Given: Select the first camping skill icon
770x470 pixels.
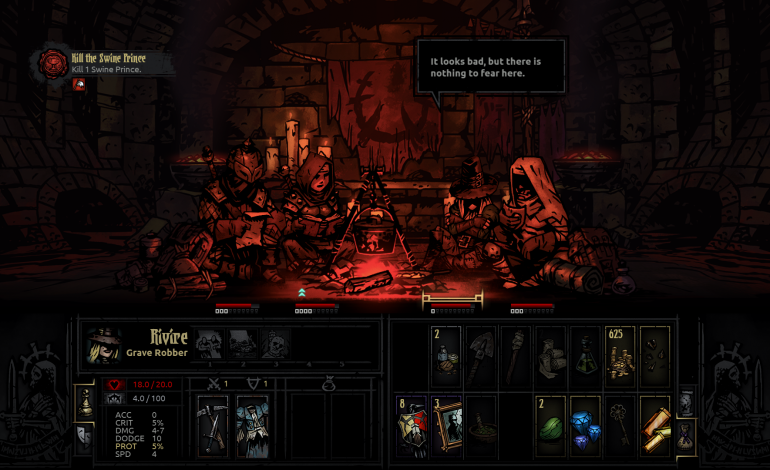Looking at the screenshot, I should pos(209,344).
